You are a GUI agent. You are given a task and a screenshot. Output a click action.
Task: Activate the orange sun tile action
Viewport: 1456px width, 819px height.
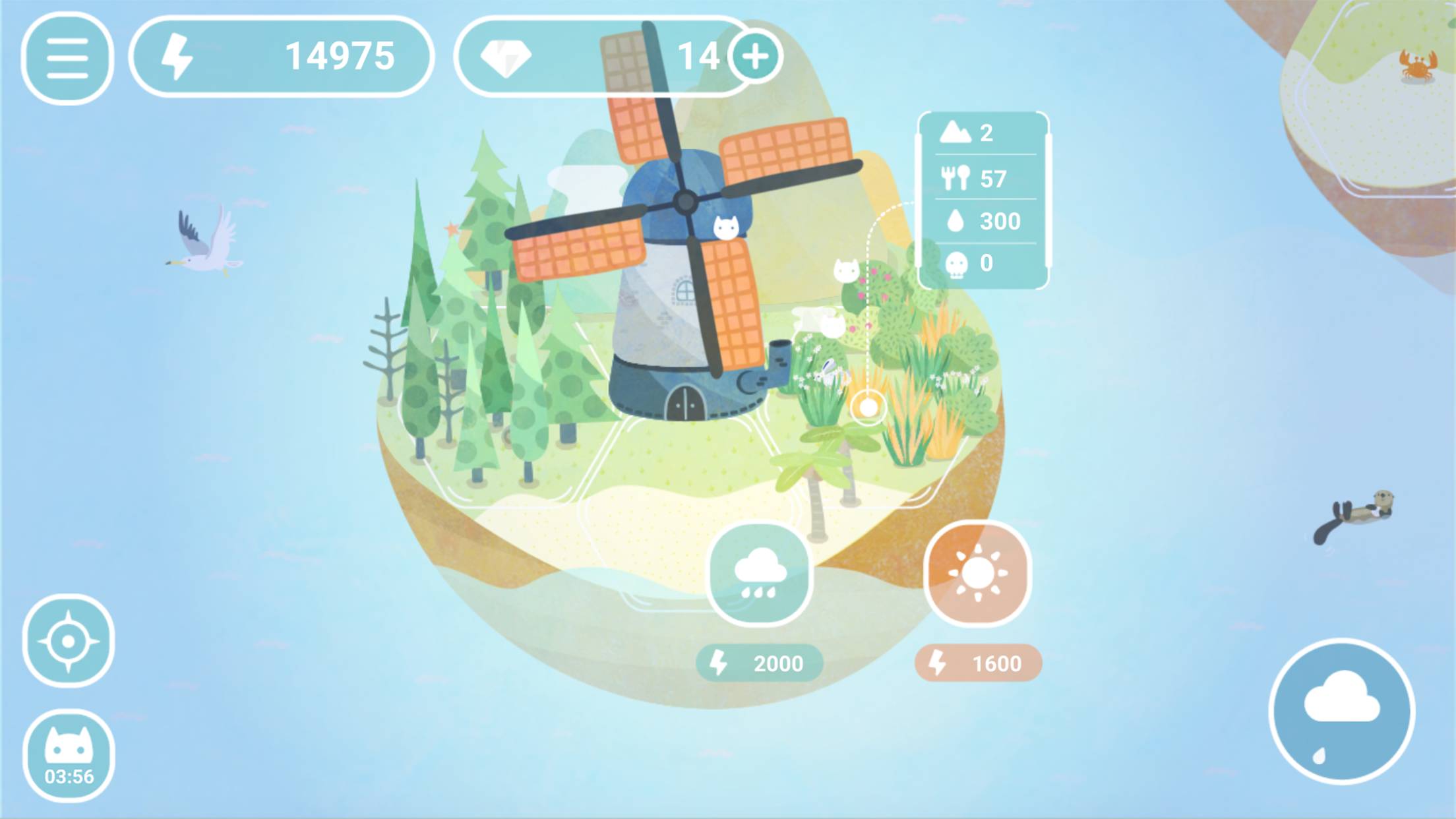(977, 574)
